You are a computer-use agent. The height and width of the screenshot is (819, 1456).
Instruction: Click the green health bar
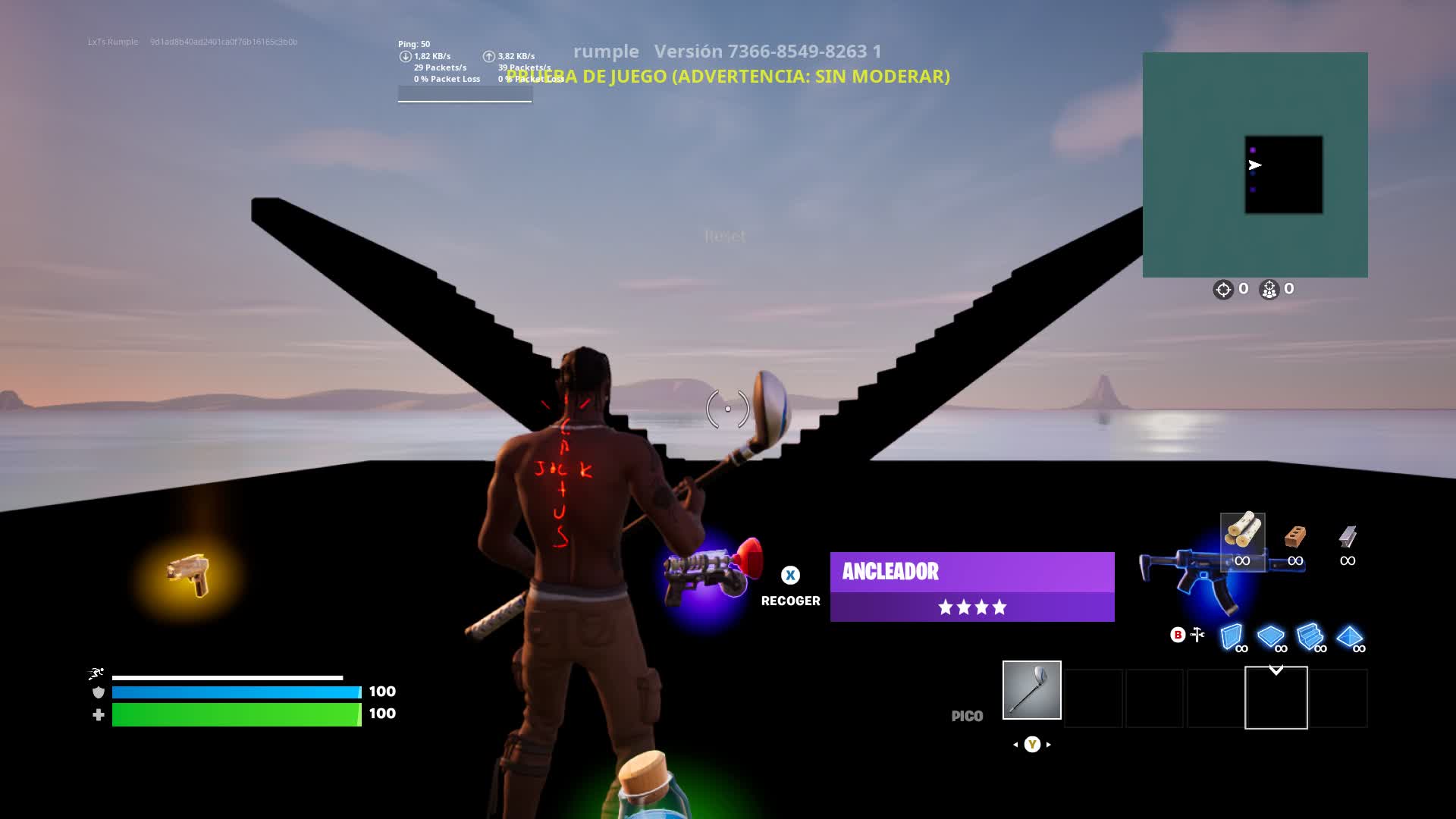(235, 714)
